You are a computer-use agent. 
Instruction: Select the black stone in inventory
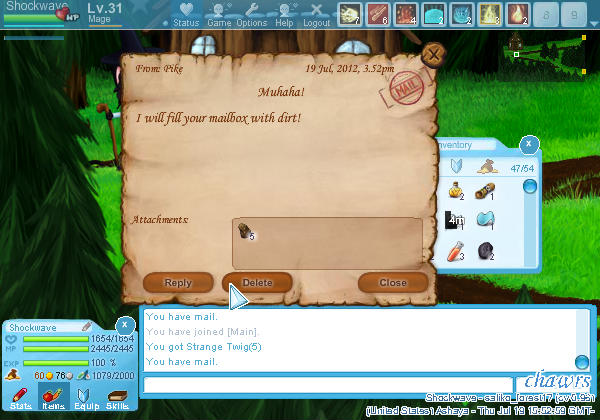(x=485, y=252)
